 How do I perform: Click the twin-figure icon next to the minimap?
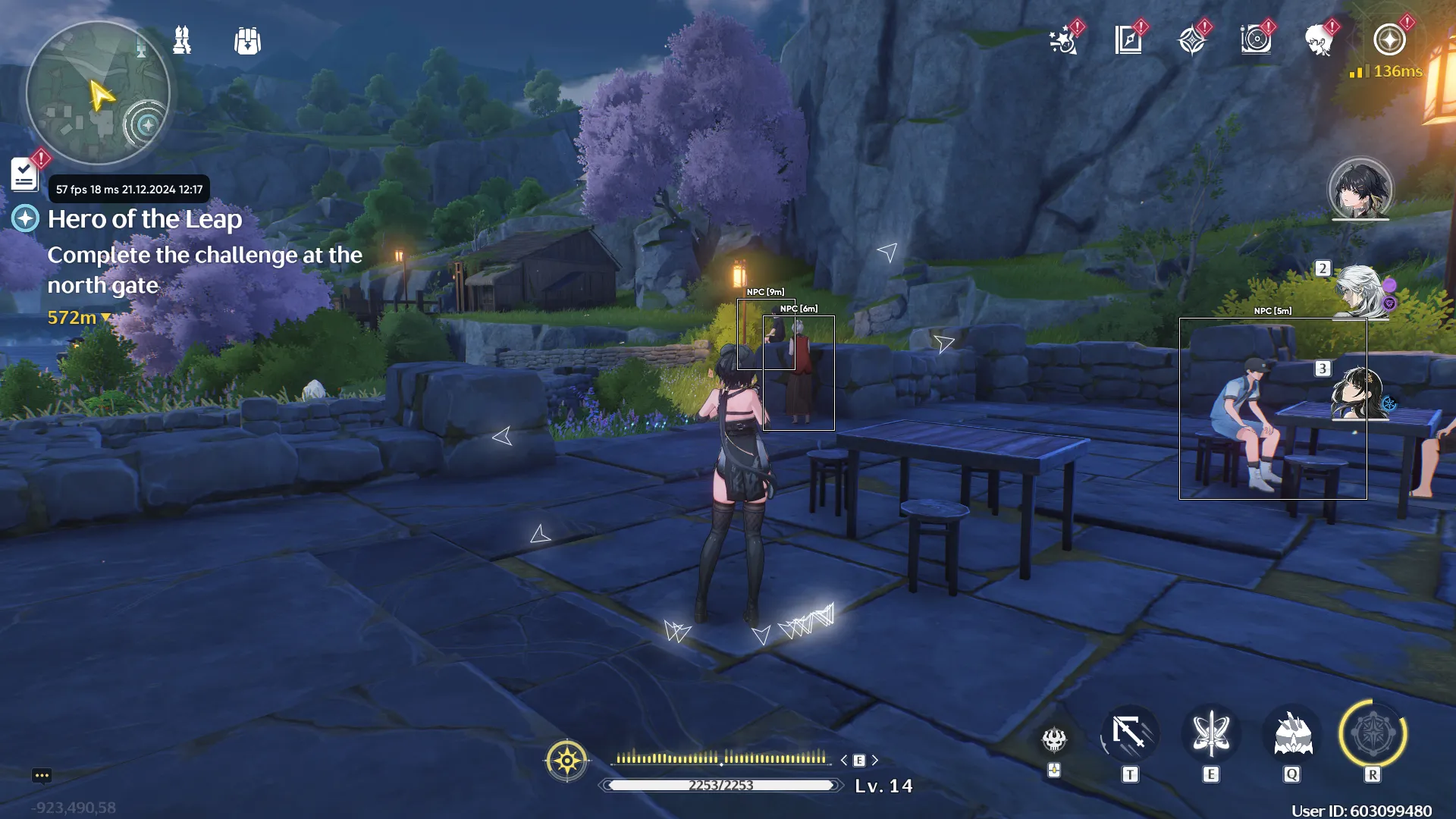[182, 40]
